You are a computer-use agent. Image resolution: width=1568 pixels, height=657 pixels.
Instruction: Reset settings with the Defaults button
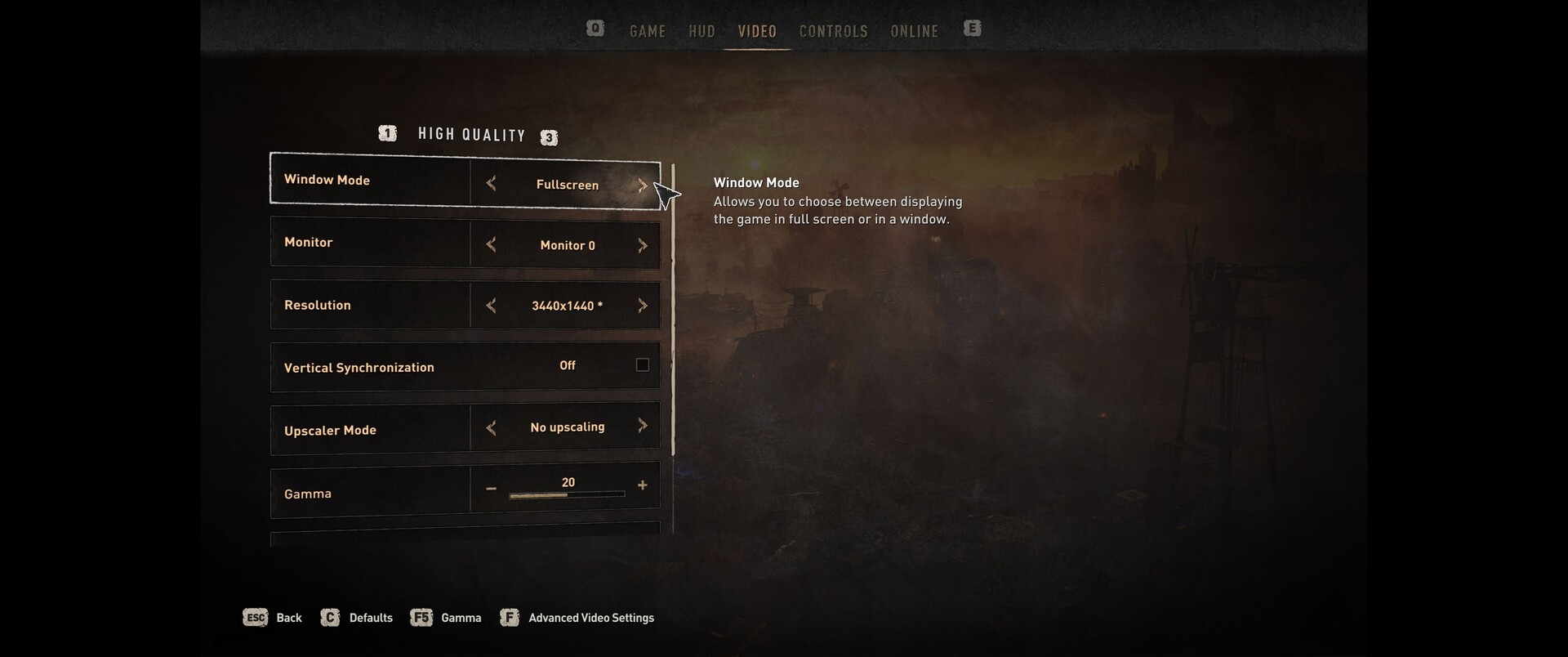click(357, 618)
